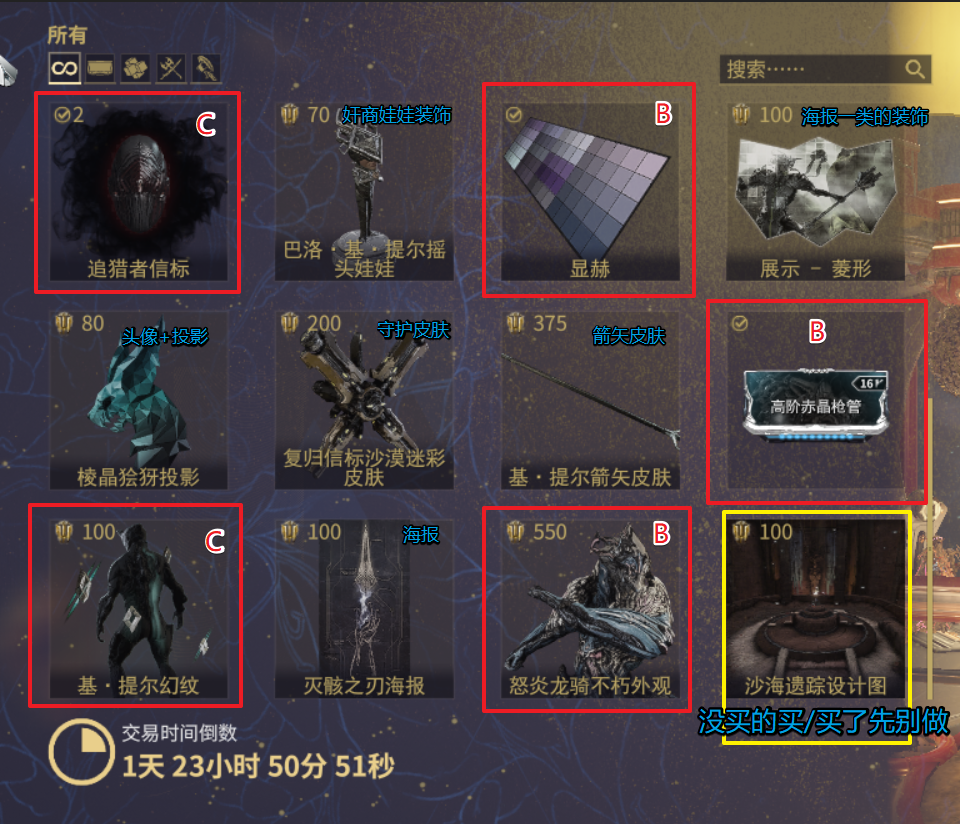Pick the 显赫 color palette
Viewport: 960px width, 824px height.
coord(589,192)
